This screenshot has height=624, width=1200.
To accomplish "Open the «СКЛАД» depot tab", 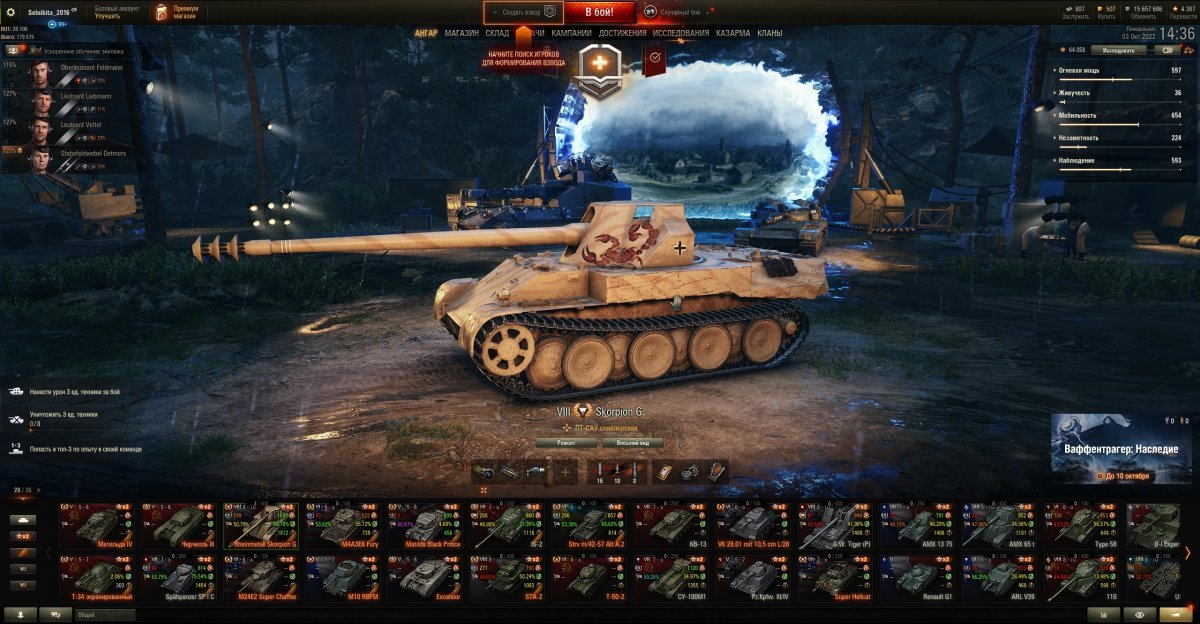I will click(497, 33).
